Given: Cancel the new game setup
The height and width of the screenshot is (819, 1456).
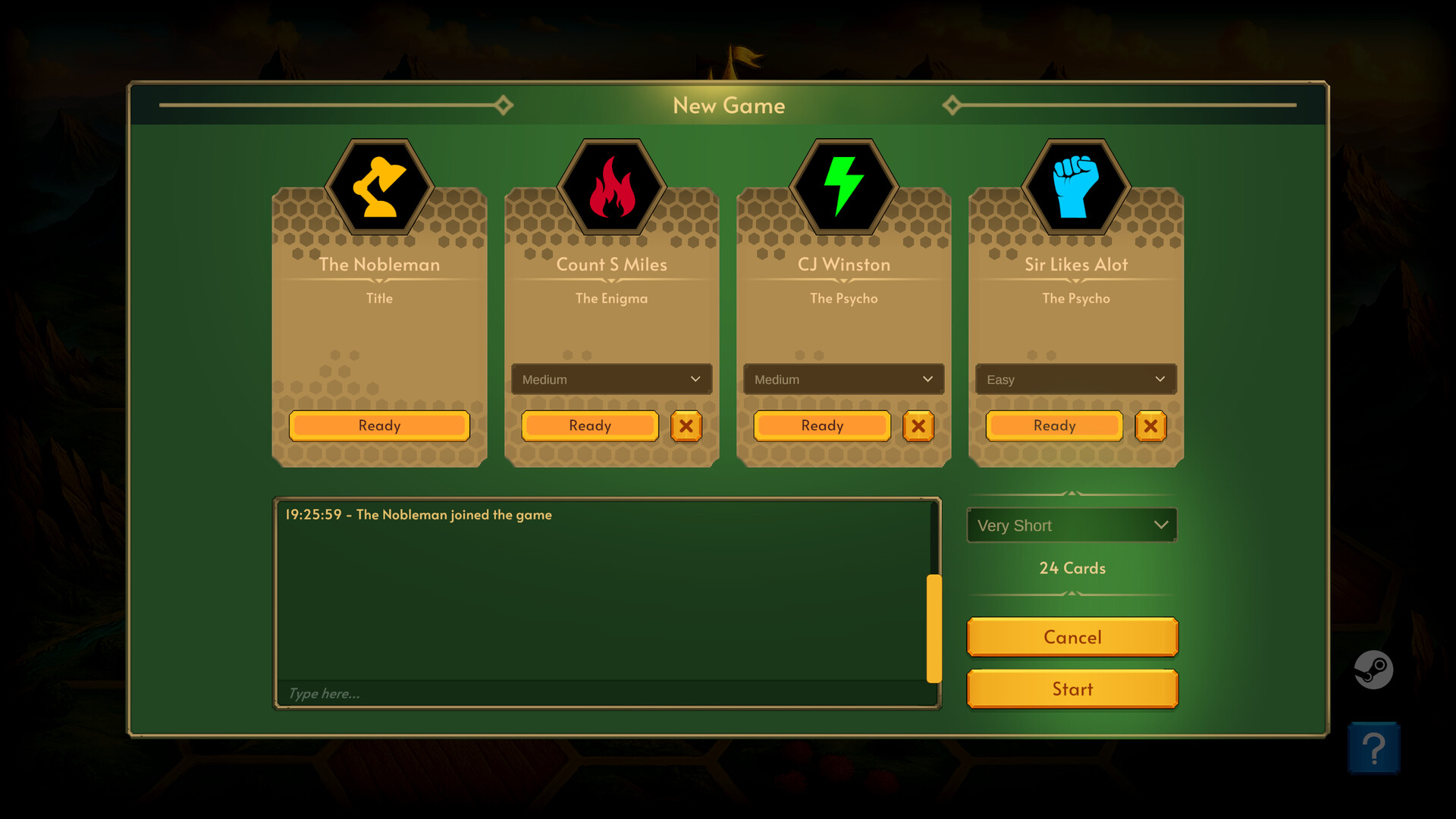Looking at the screenshot, I should pos(1072,637).
